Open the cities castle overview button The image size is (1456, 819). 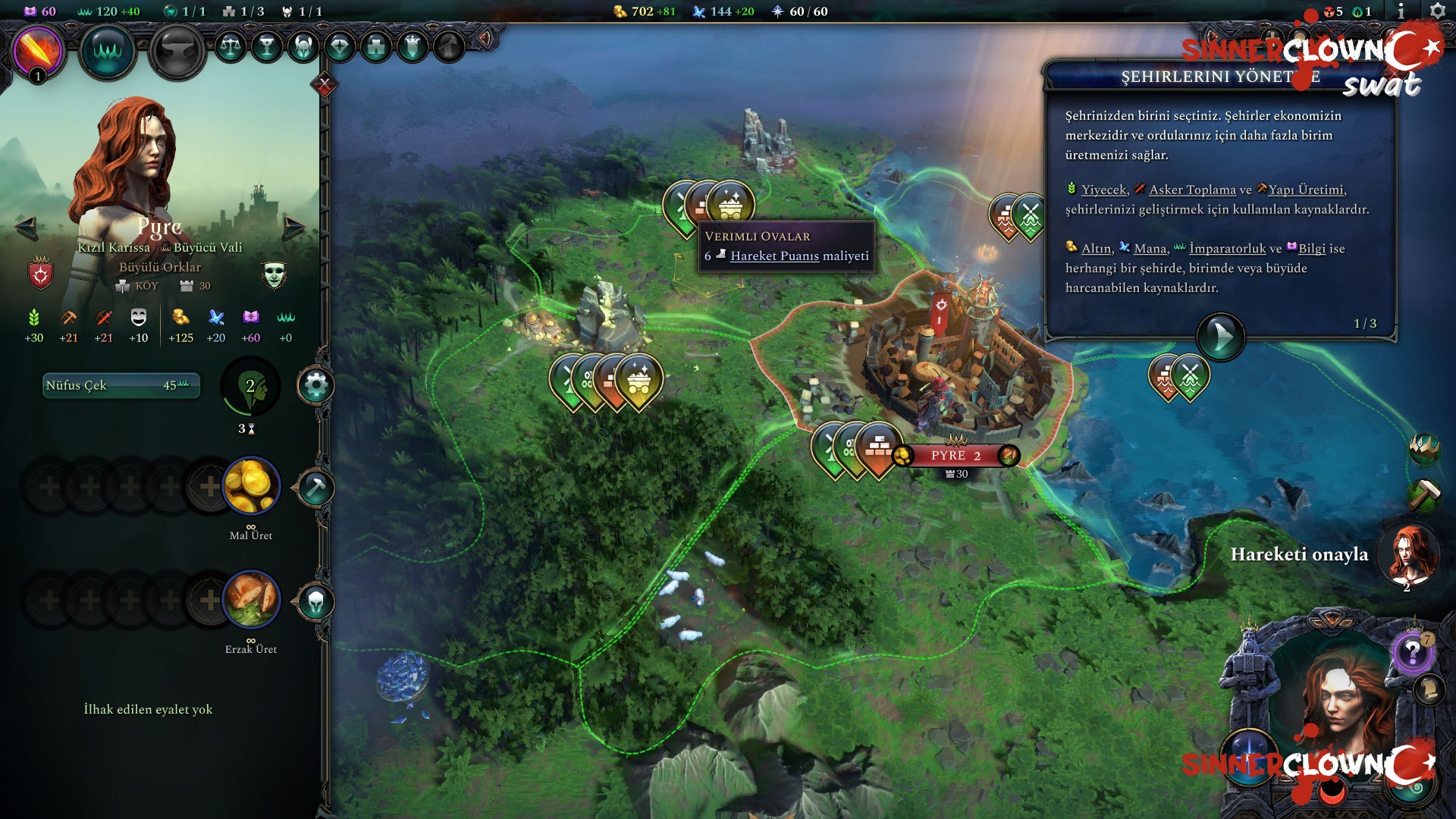tap(376, 47)
